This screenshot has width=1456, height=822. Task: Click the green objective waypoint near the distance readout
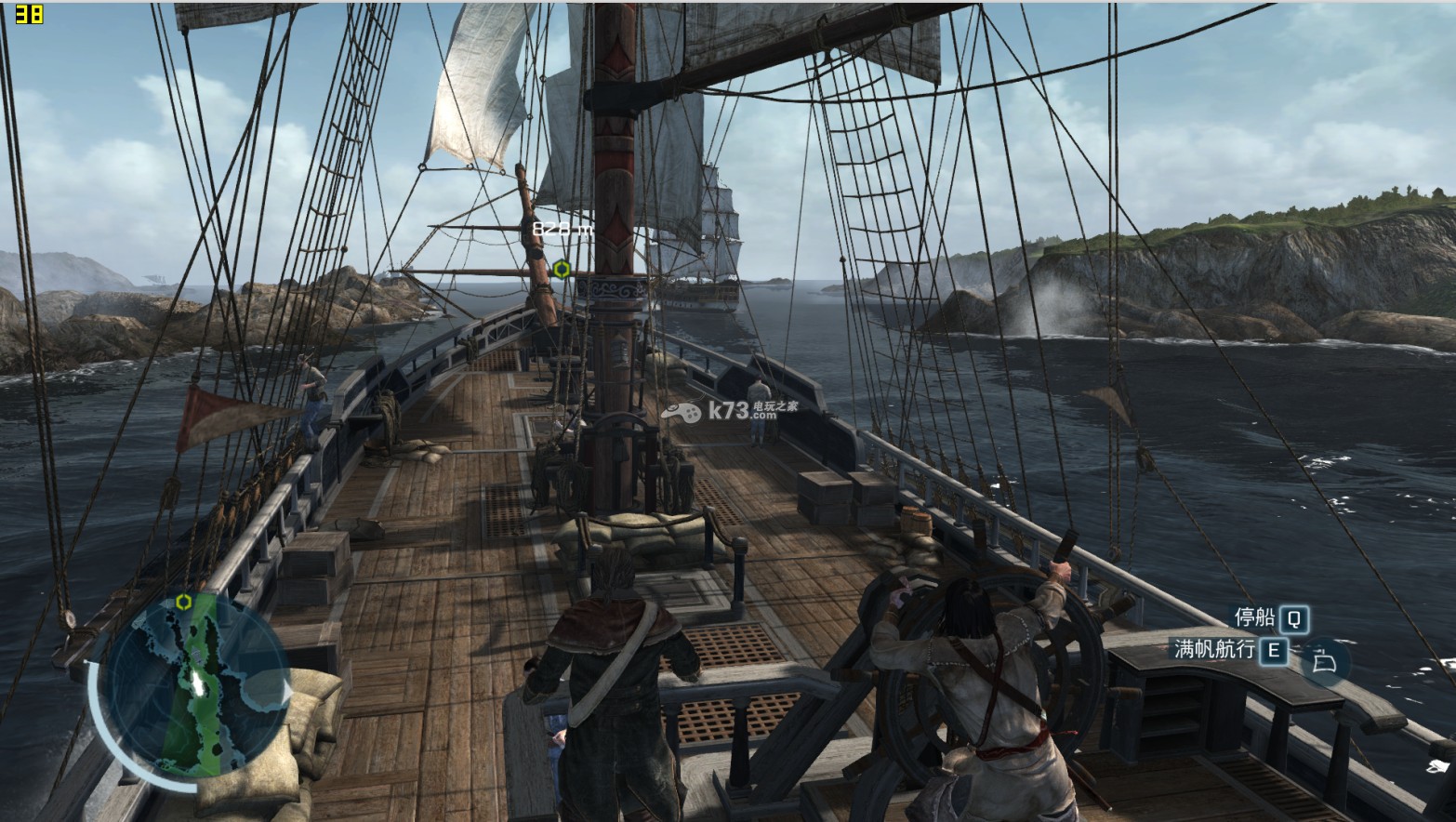(562, 270)
